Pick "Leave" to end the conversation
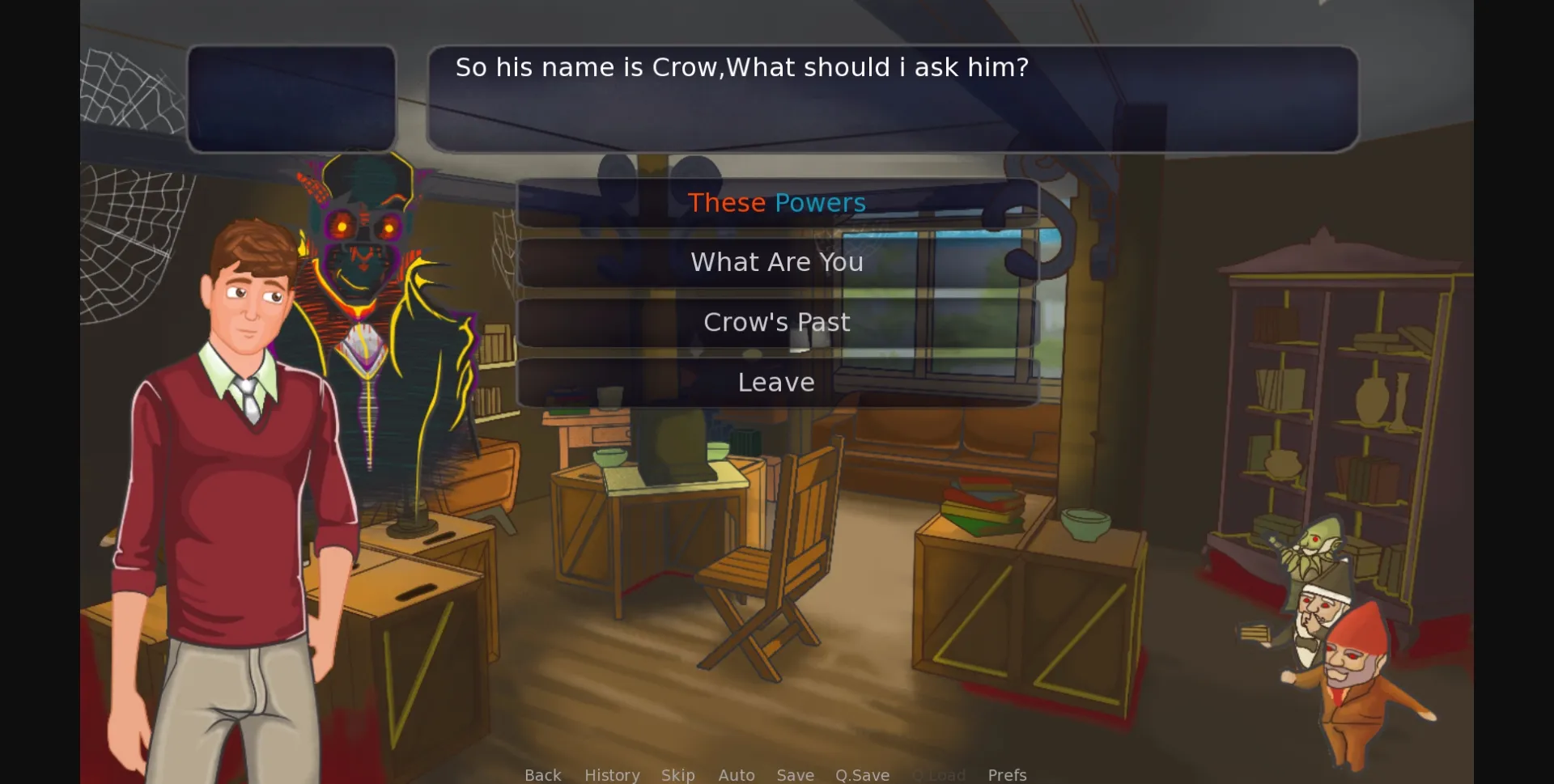 pyautogui.click(x=776, y=381)
